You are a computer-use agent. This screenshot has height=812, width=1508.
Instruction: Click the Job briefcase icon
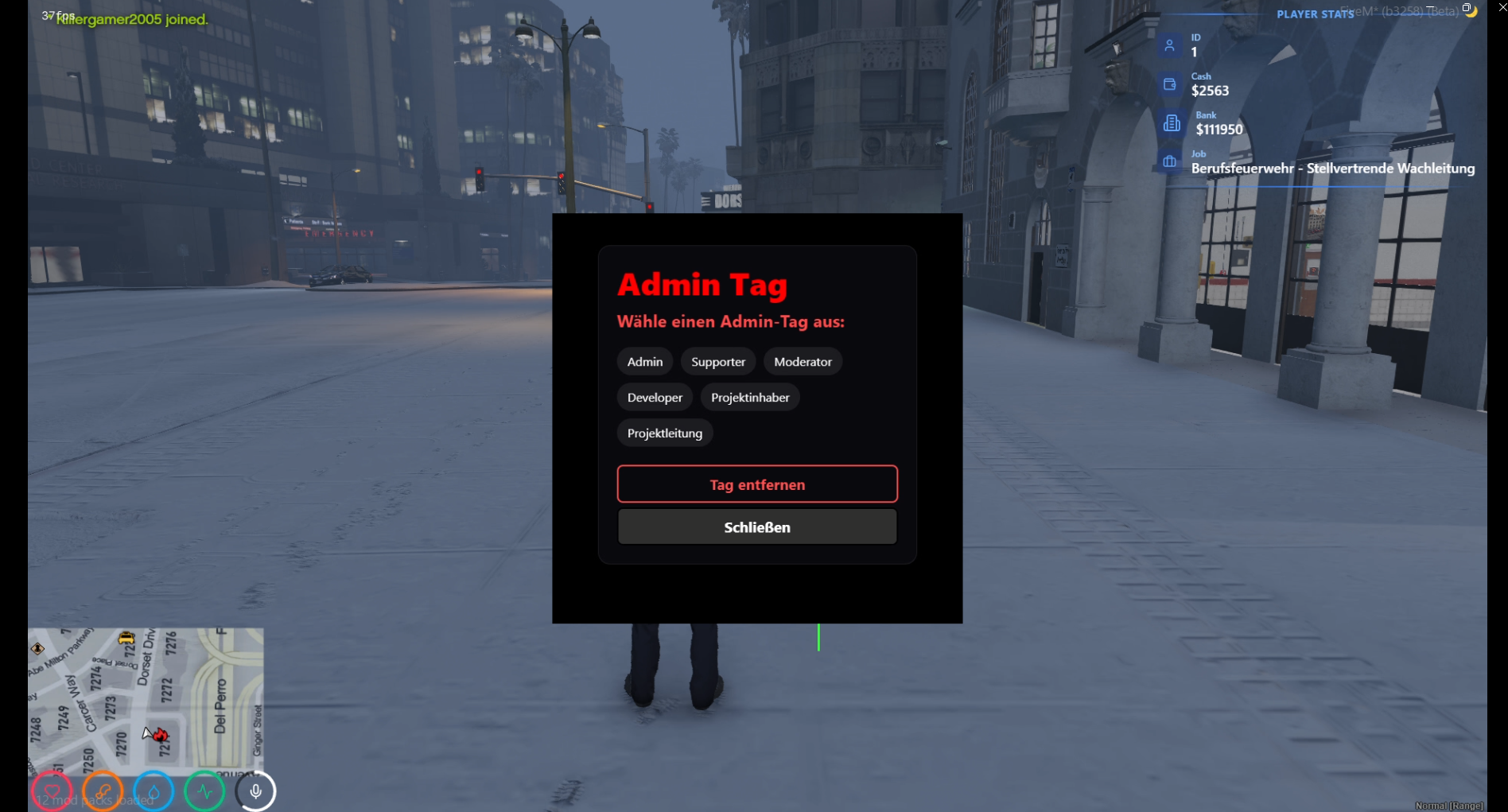click(x=1170, y=161)
